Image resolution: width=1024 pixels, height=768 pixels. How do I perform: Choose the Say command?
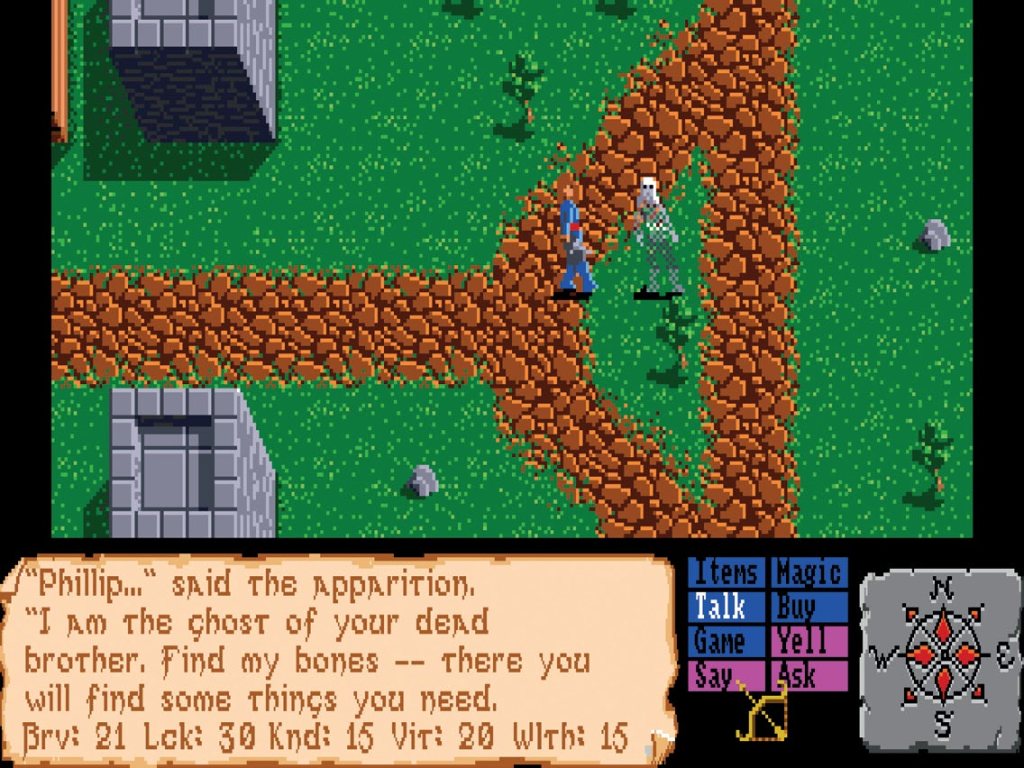pyautogui.click(x=726, y=675)
